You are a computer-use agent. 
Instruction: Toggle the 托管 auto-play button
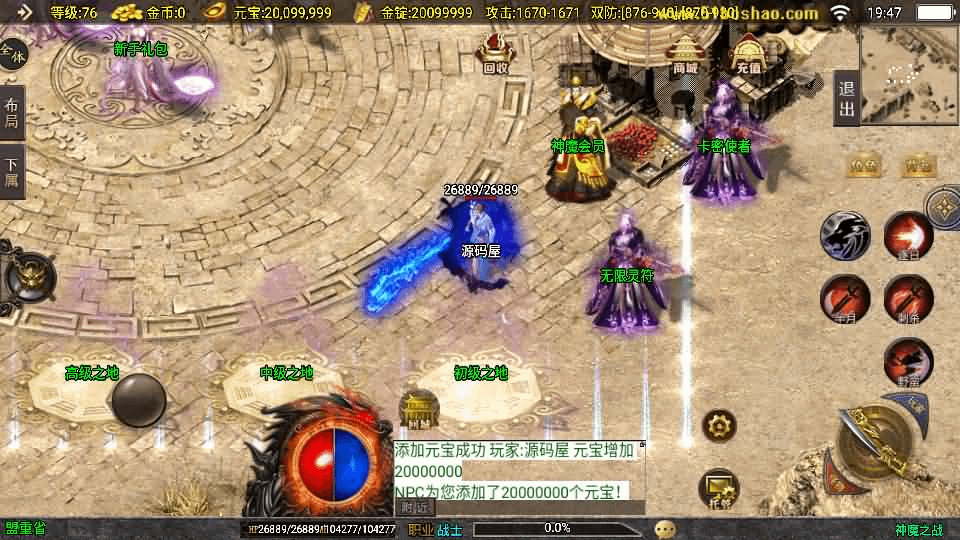click(719, 487)
